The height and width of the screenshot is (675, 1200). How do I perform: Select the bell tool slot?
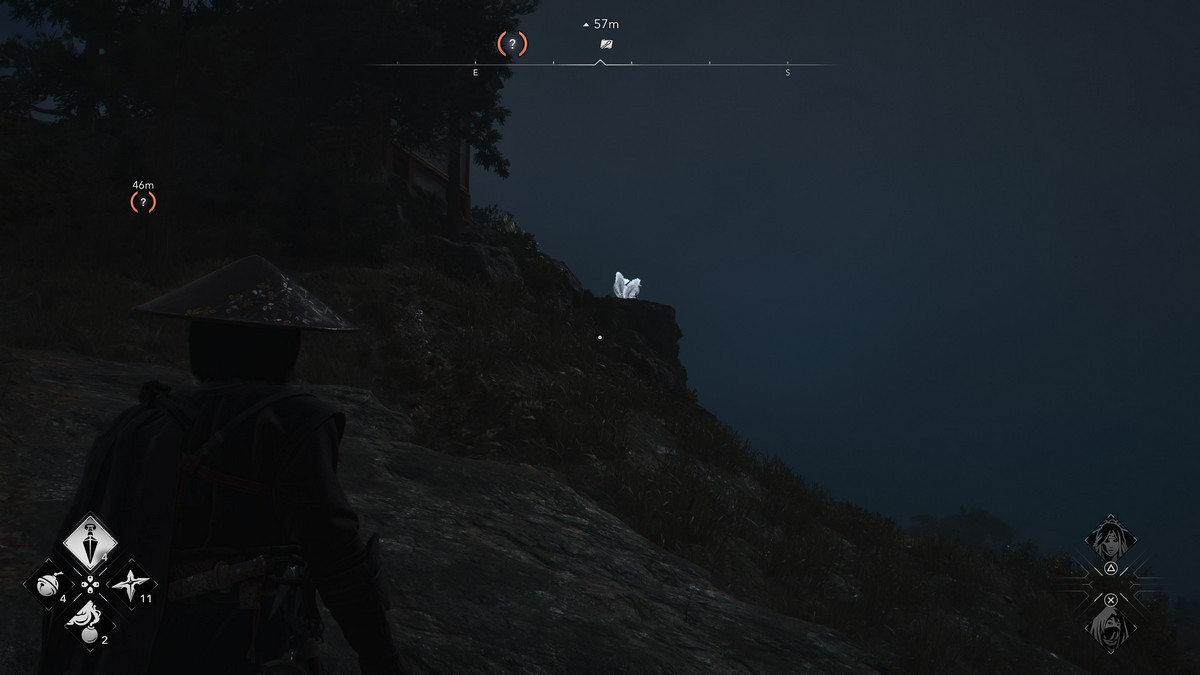50,584
